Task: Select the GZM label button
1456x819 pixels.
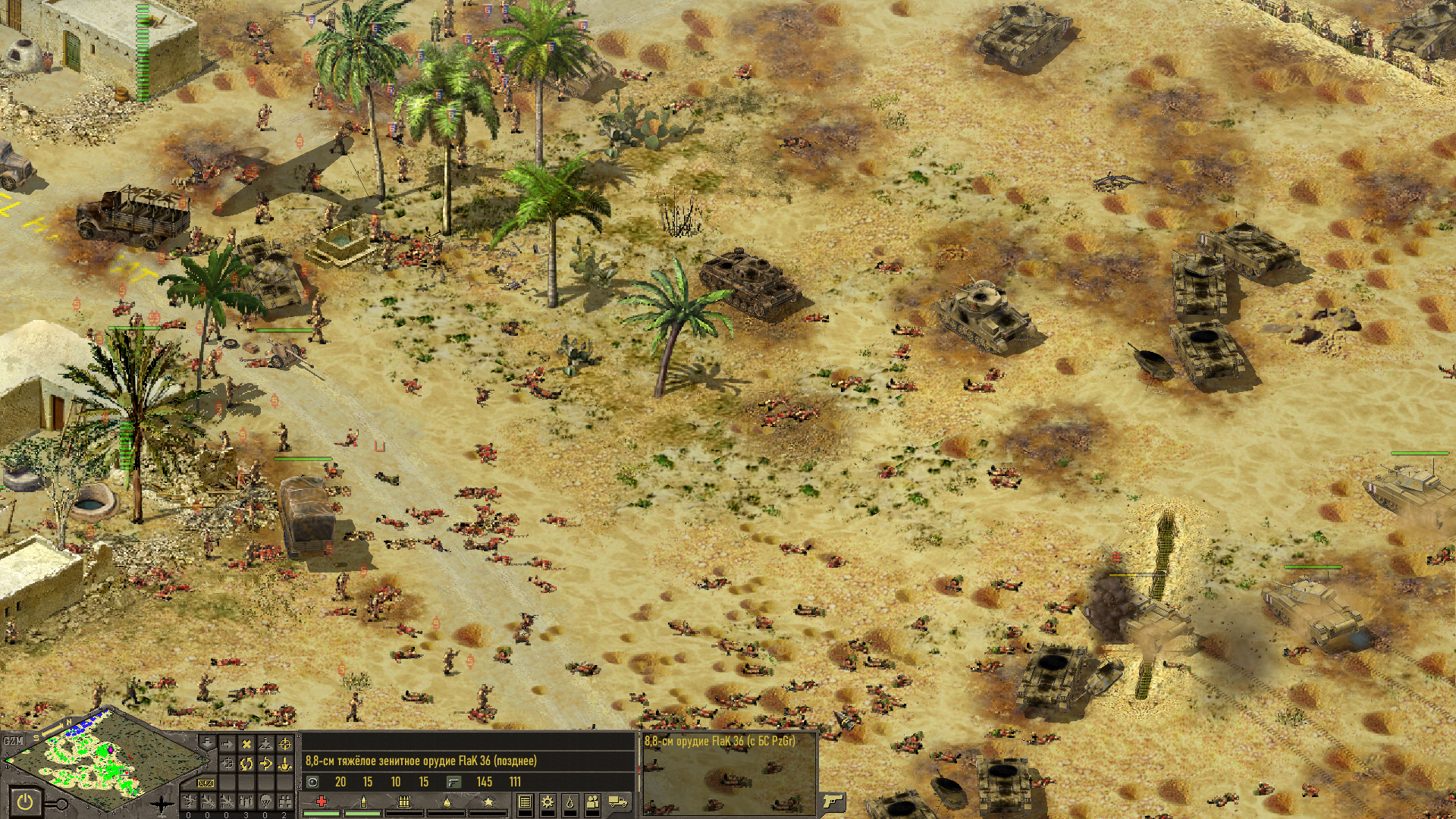Action: tap(13, 741)
